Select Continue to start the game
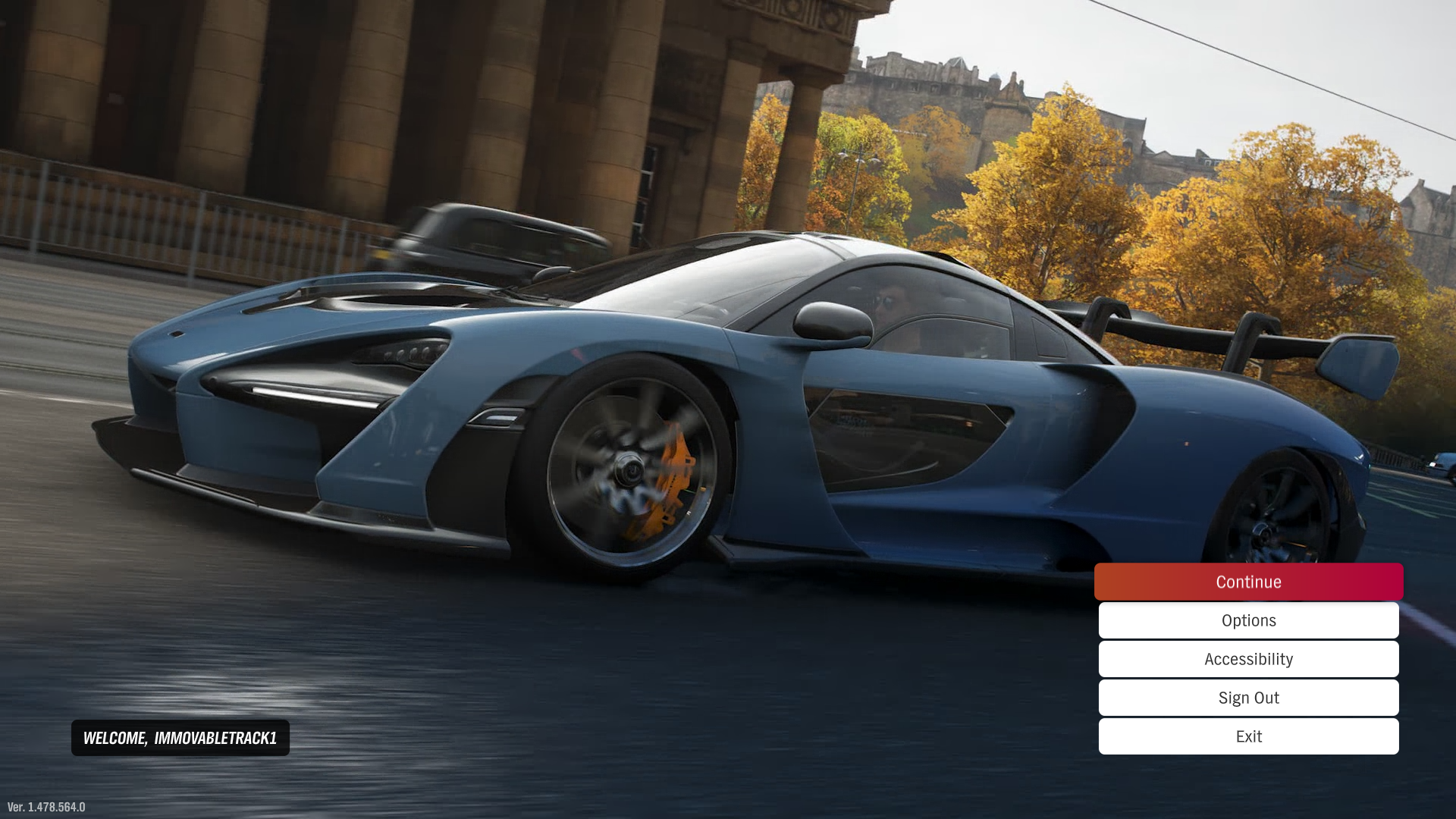The width and height of the screenshot is (1456, 819). (x=1248, y=582)
